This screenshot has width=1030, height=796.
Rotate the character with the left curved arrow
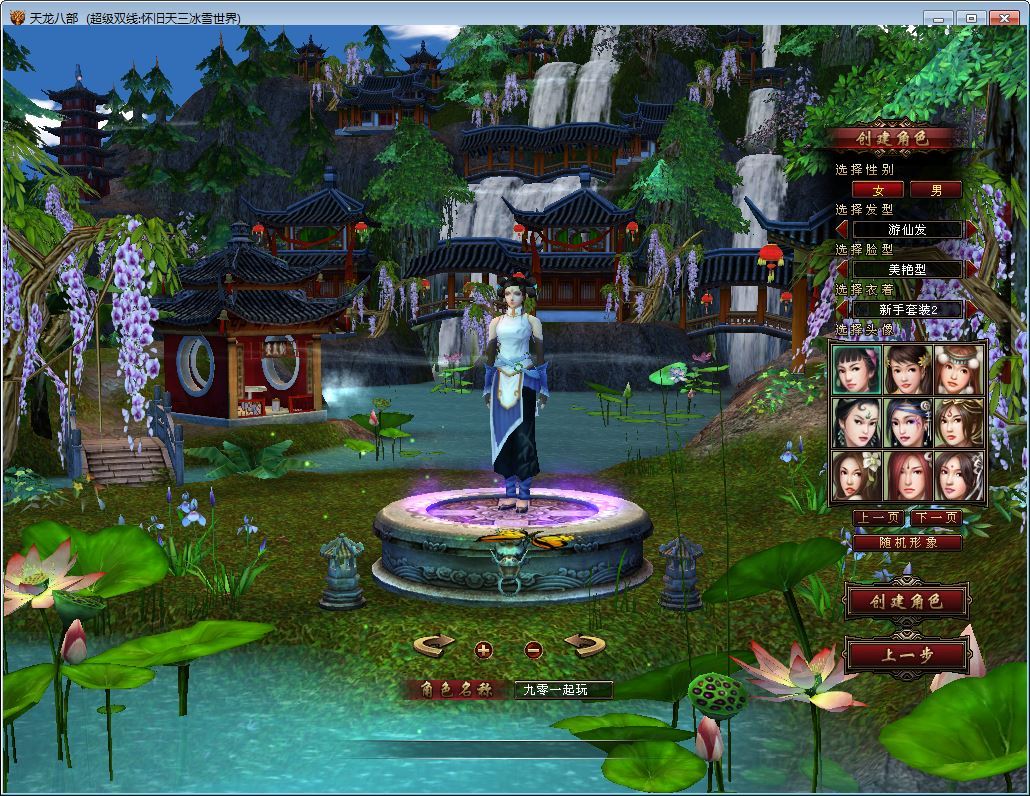coord(433,645)
